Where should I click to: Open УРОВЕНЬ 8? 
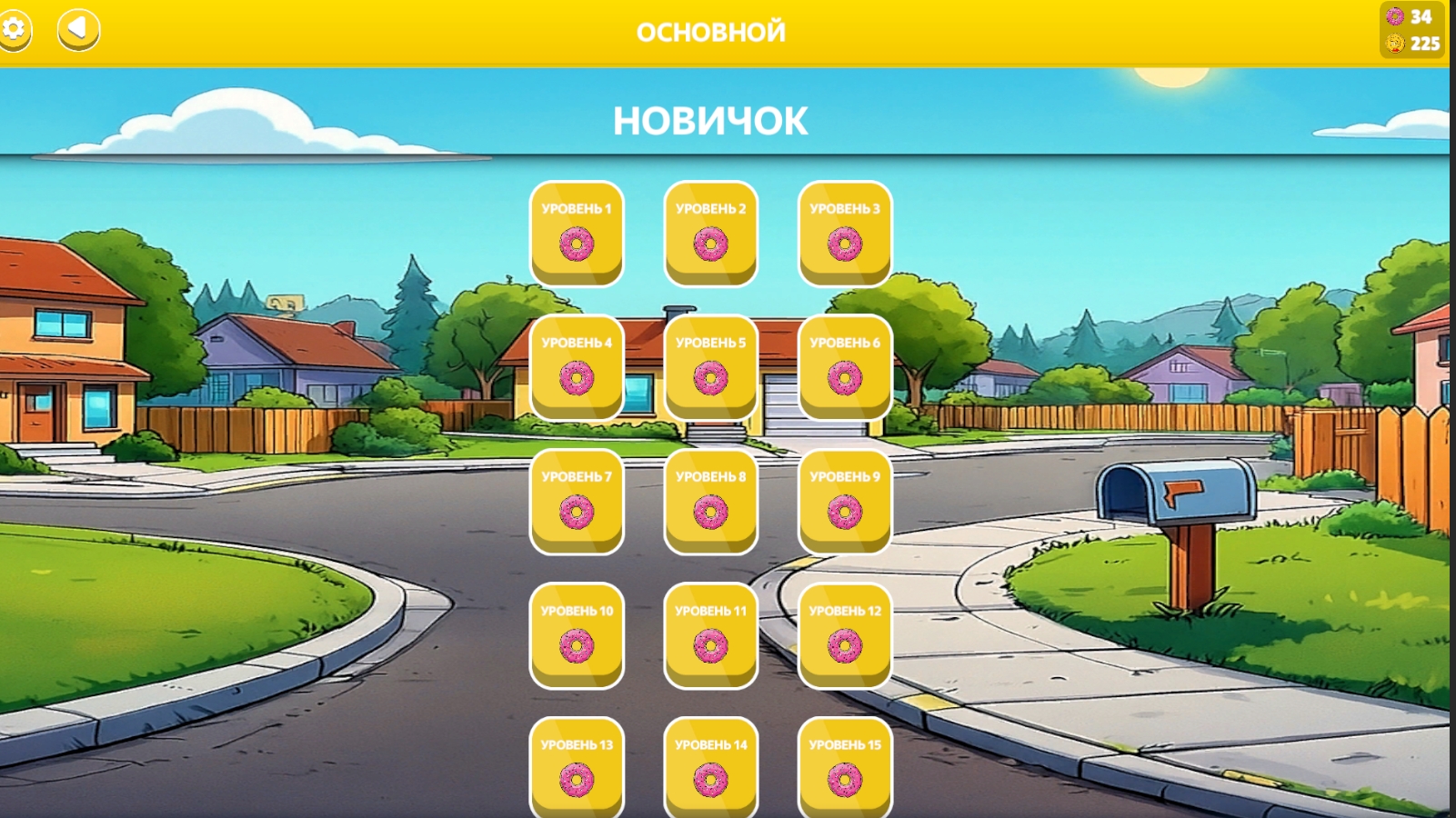tap(710, 500)
